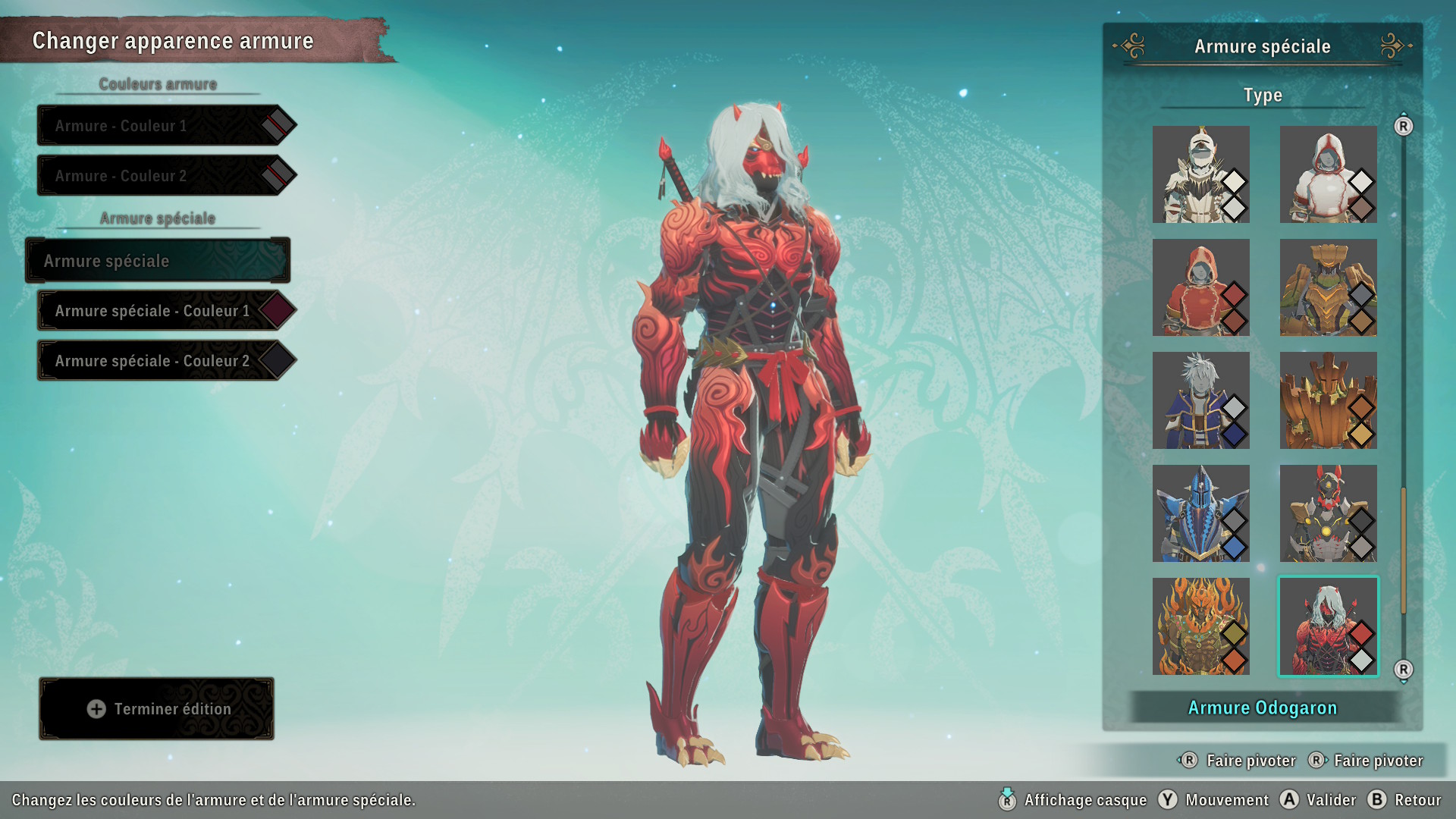Select the white knight armor thumbnail
The height and width of the screenshot is (819, 1456).
(1200, 174)
